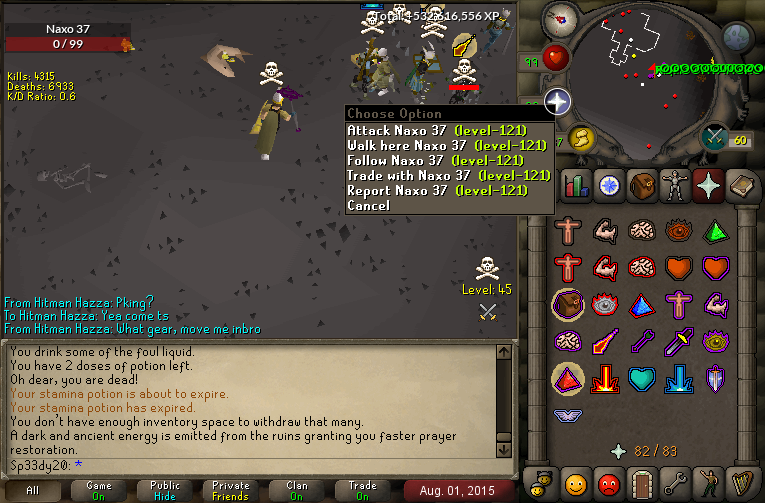Image resolution: width=765 pixels, height=503 pixels.
Task: Click the compass above the minimap
Action: (558, 19)
